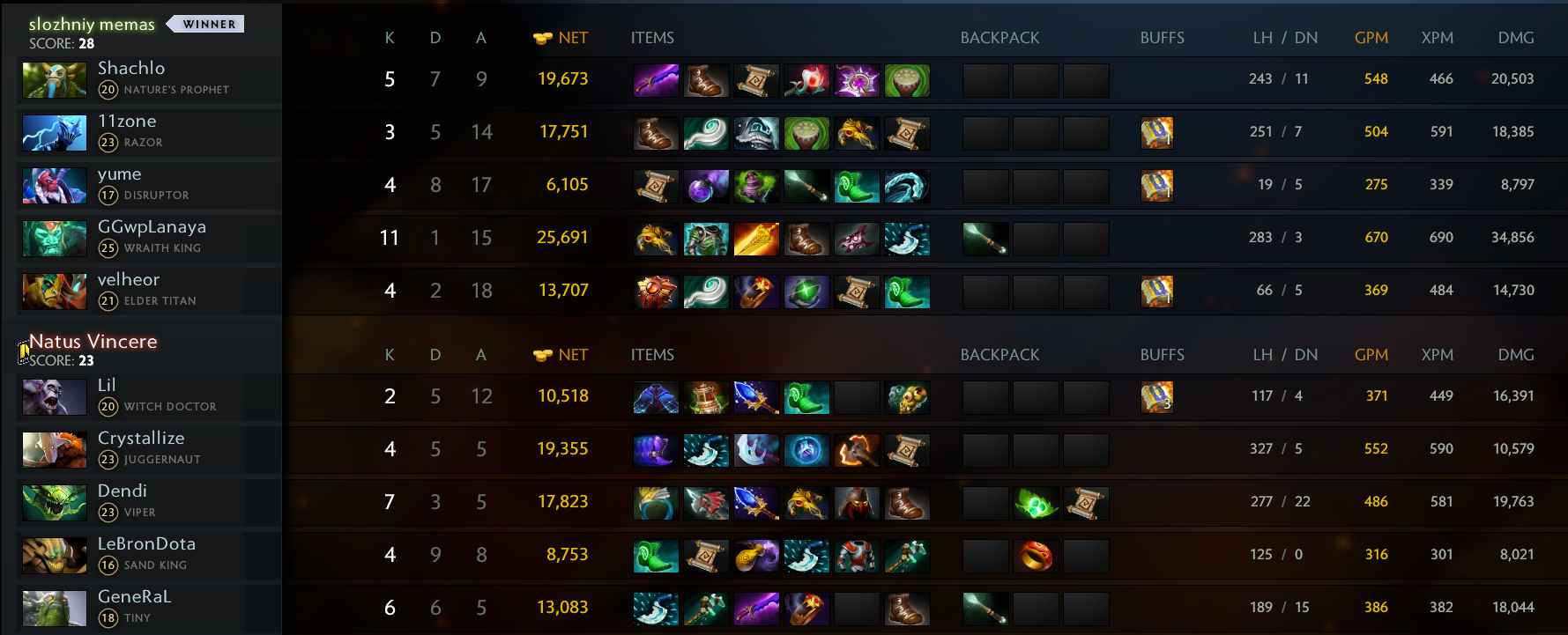Screen dimensions: 1568x635
Task: Click the red ring in LeBronDota's backpack
Action: [x=1036, y=556]
